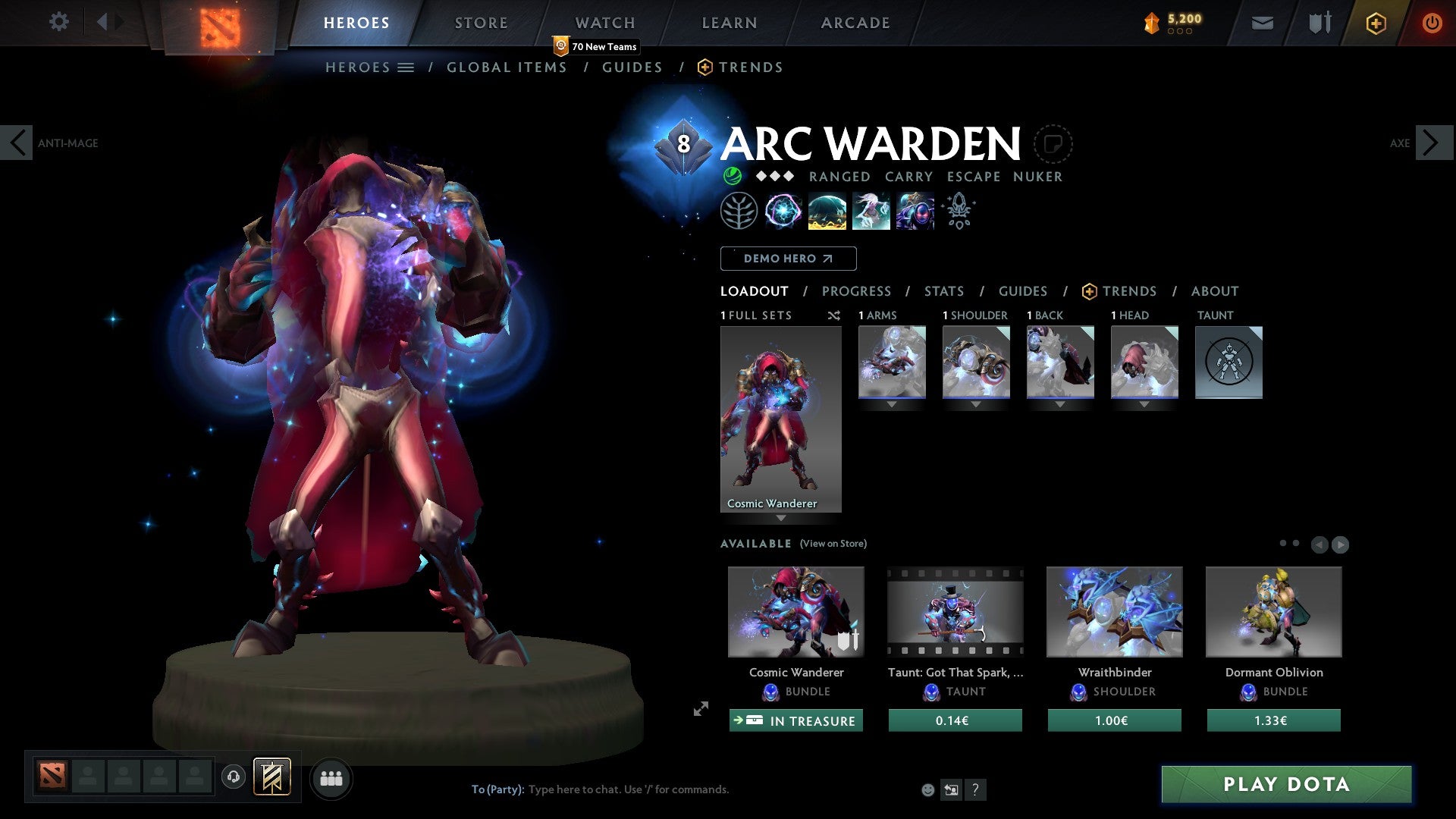Expand the Heroes hamburger menu
Screen dimensions: 1456x819
click(406, 67)
